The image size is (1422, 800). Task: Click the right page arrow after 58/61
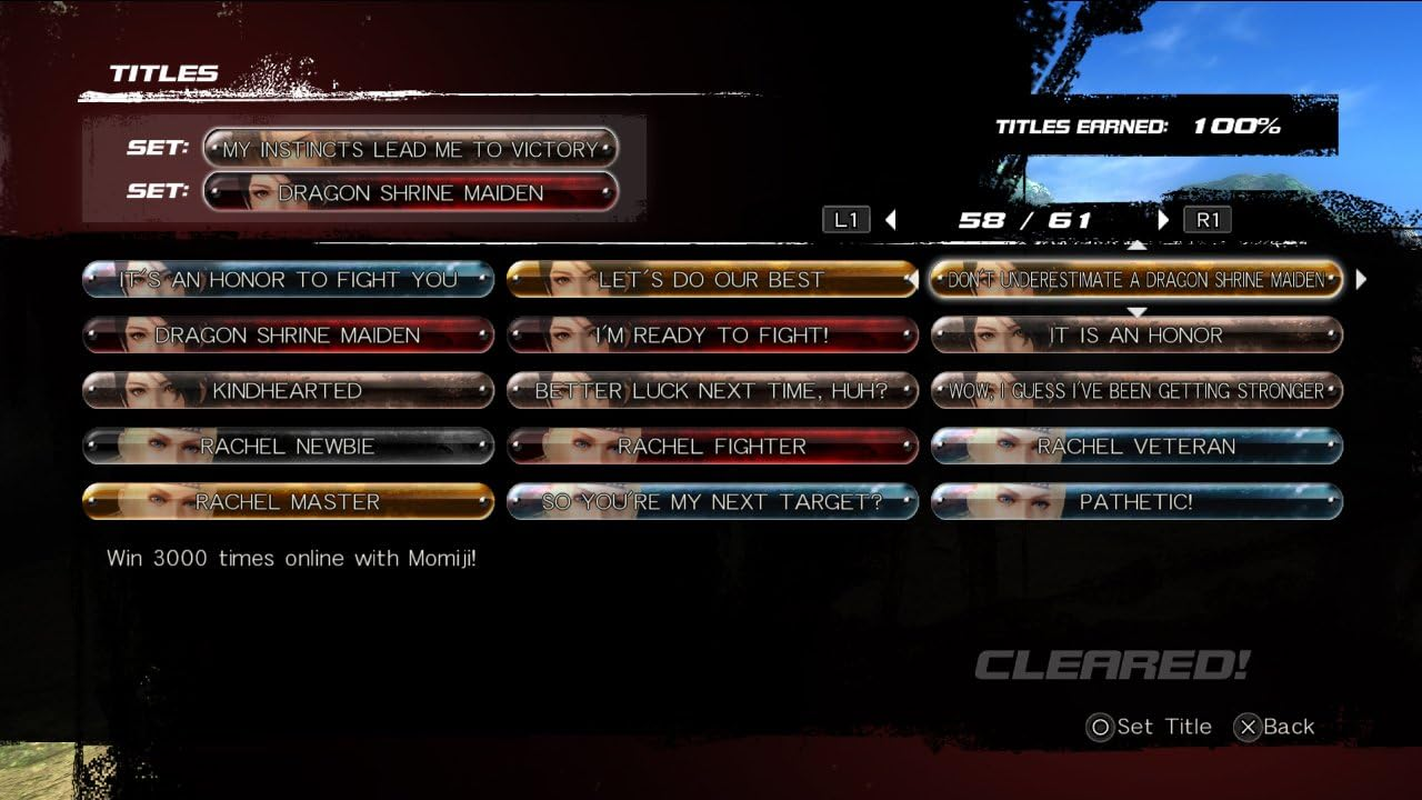click(1163, 219)
